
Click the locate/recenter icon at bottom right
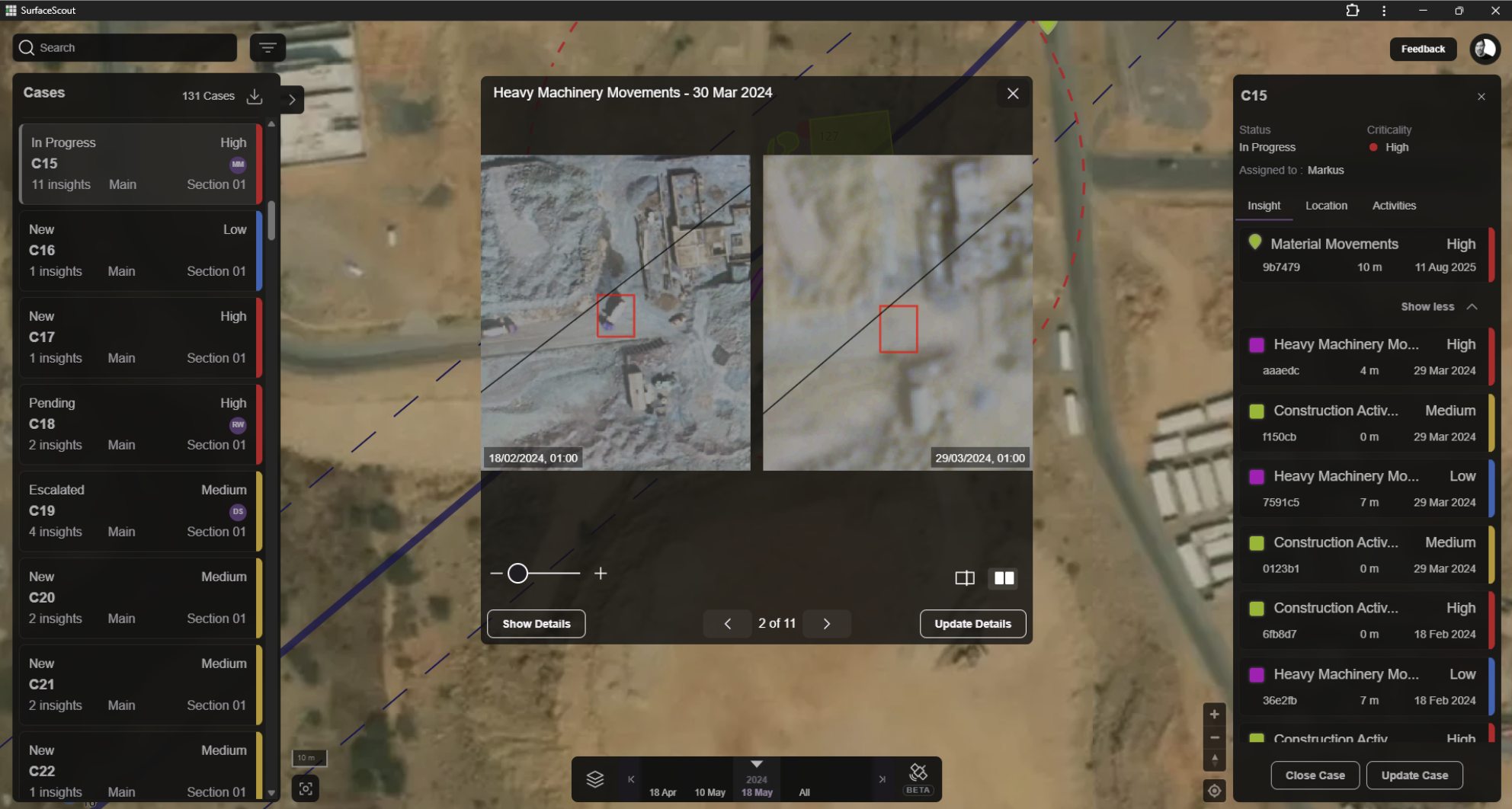pos(1214,791)
